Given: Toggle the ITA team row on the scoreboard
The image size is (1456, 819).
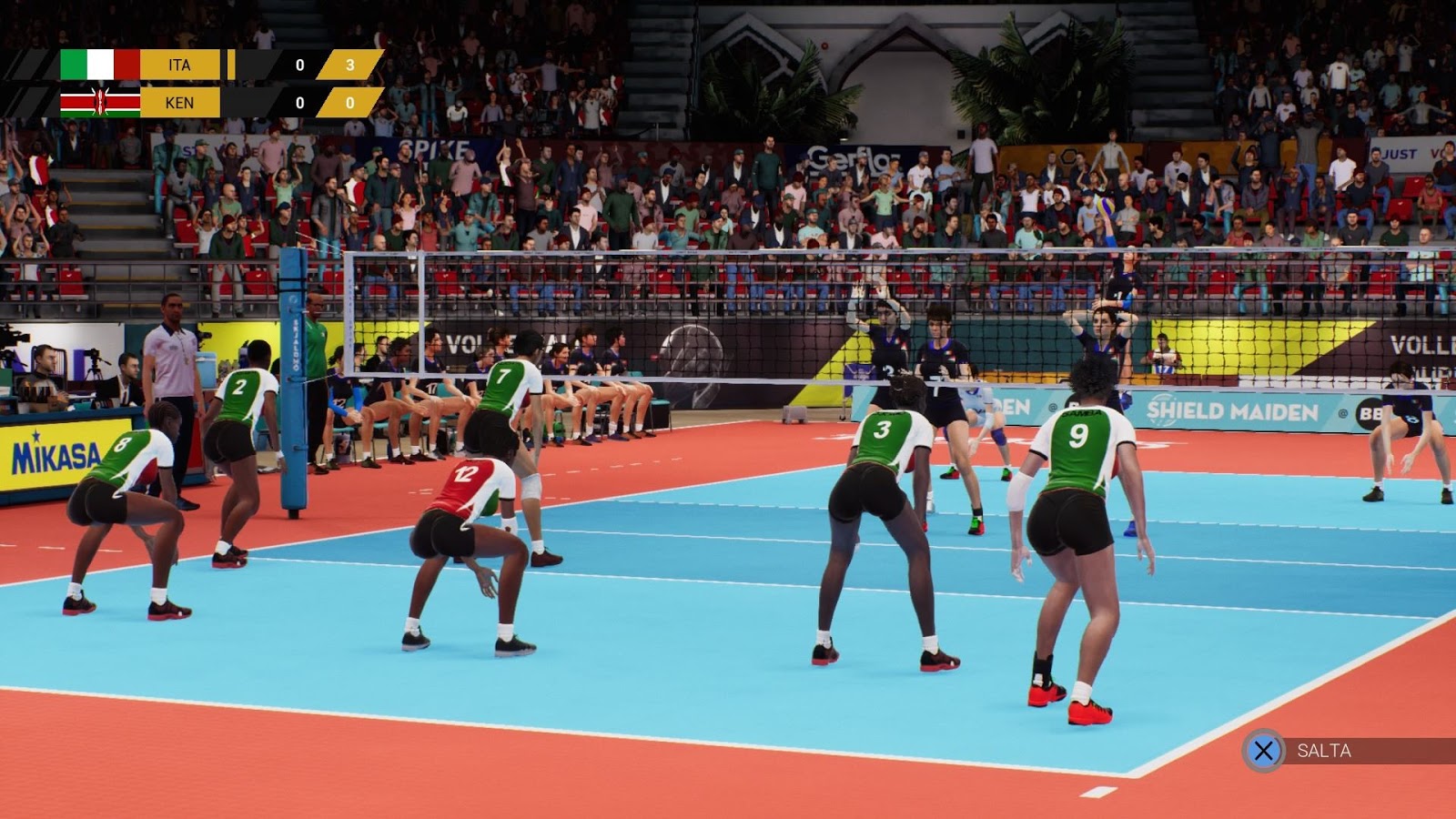Looking at the screenshot, I should pyautogui.click(x=182, y=66).
